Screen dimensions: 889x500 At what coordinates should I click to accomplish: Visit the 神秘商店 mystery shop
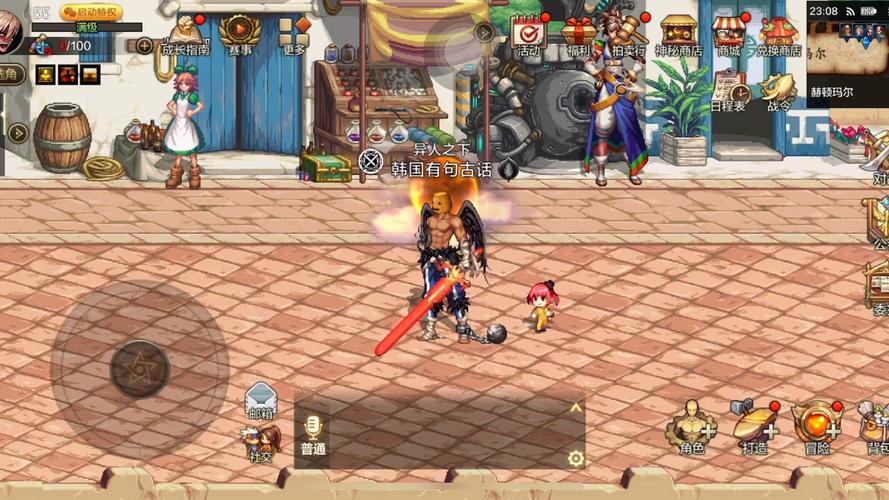(x=679, y=35)
